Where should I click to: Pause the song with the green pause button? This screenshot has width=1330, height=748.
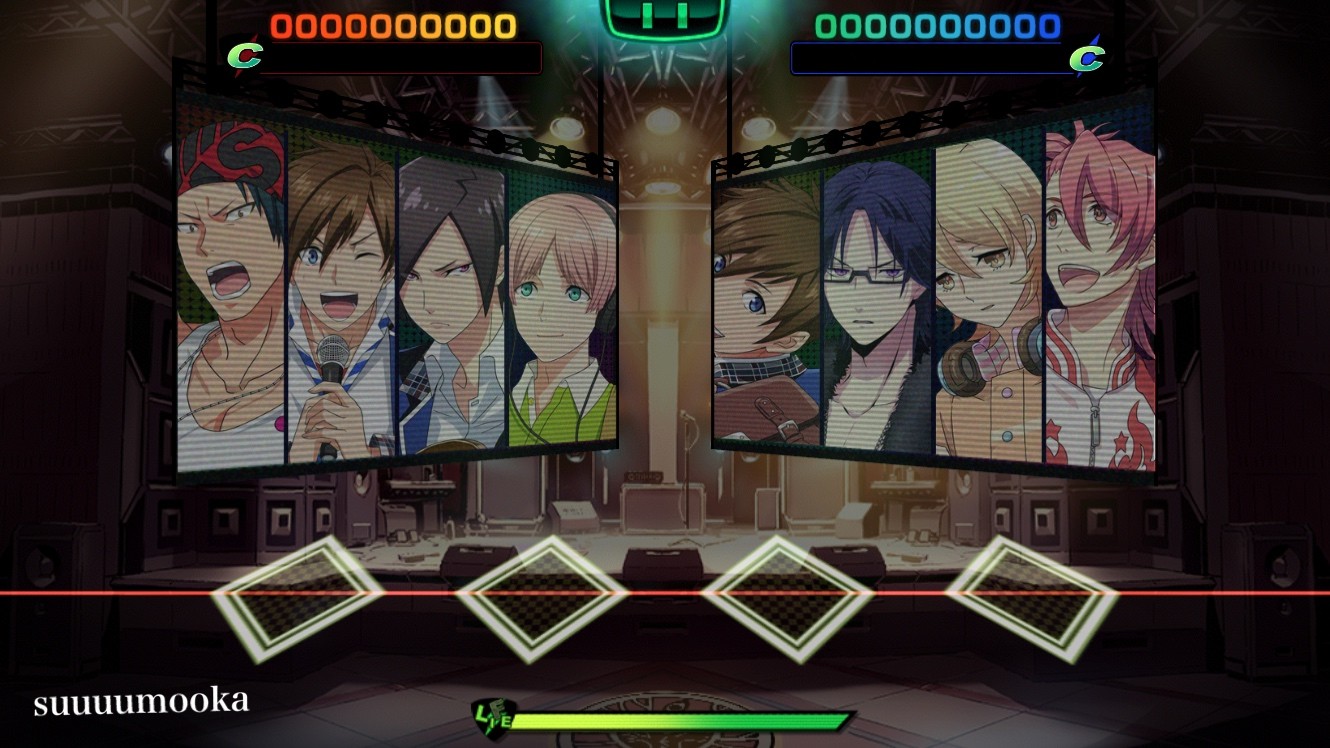663,17
